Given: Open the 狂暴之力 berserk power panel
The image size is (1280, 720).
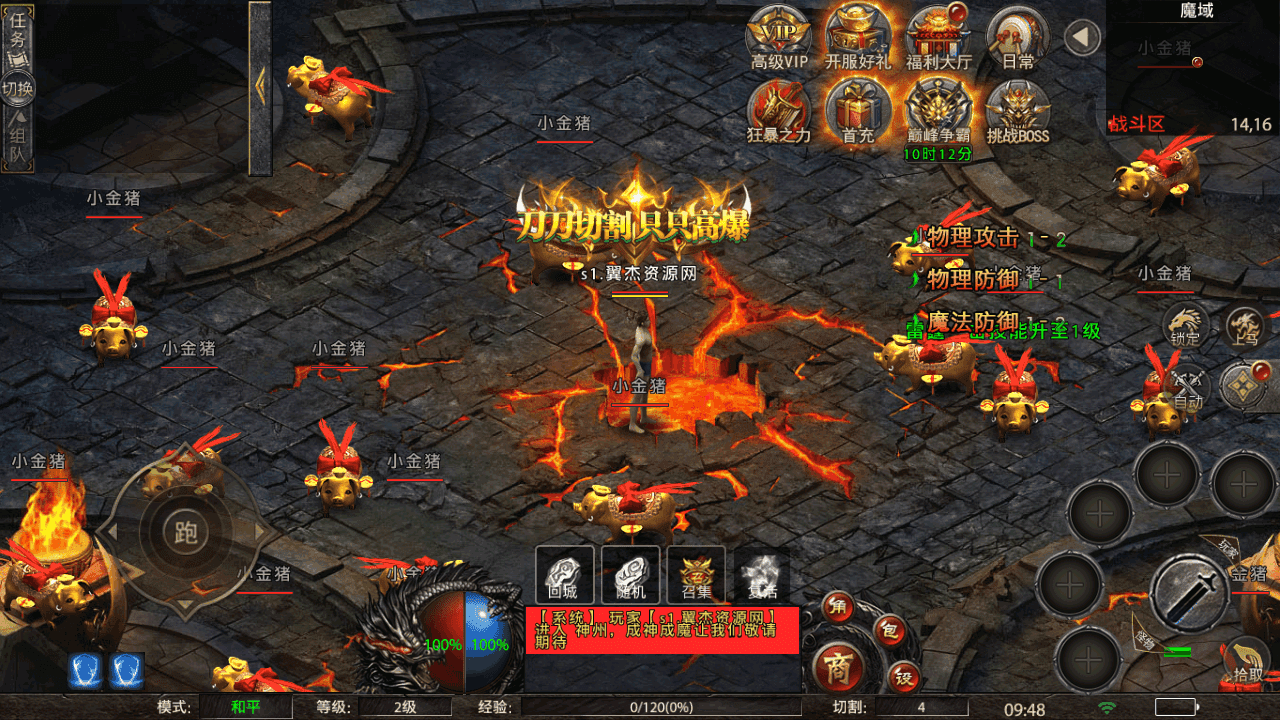Looking at the screenshot, I should coord(779,108).
